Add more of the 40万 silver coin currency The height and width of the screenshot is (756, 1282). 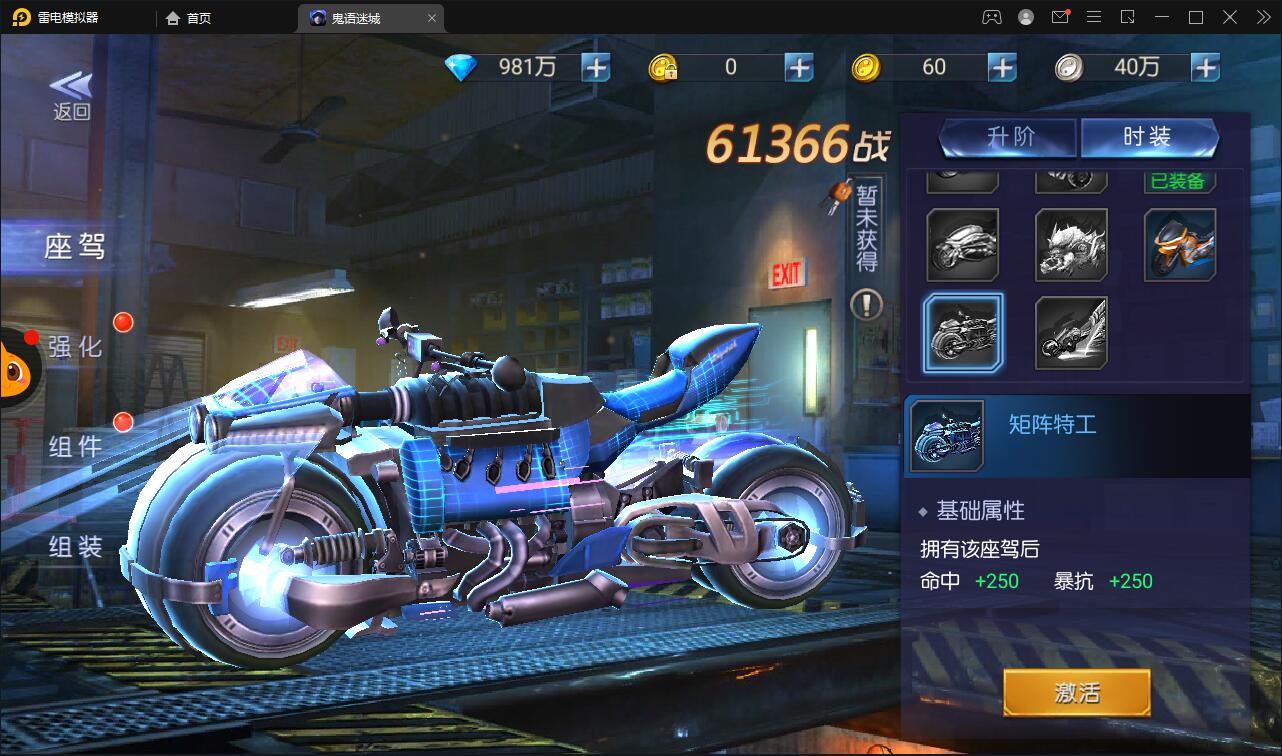[1205, 67]
